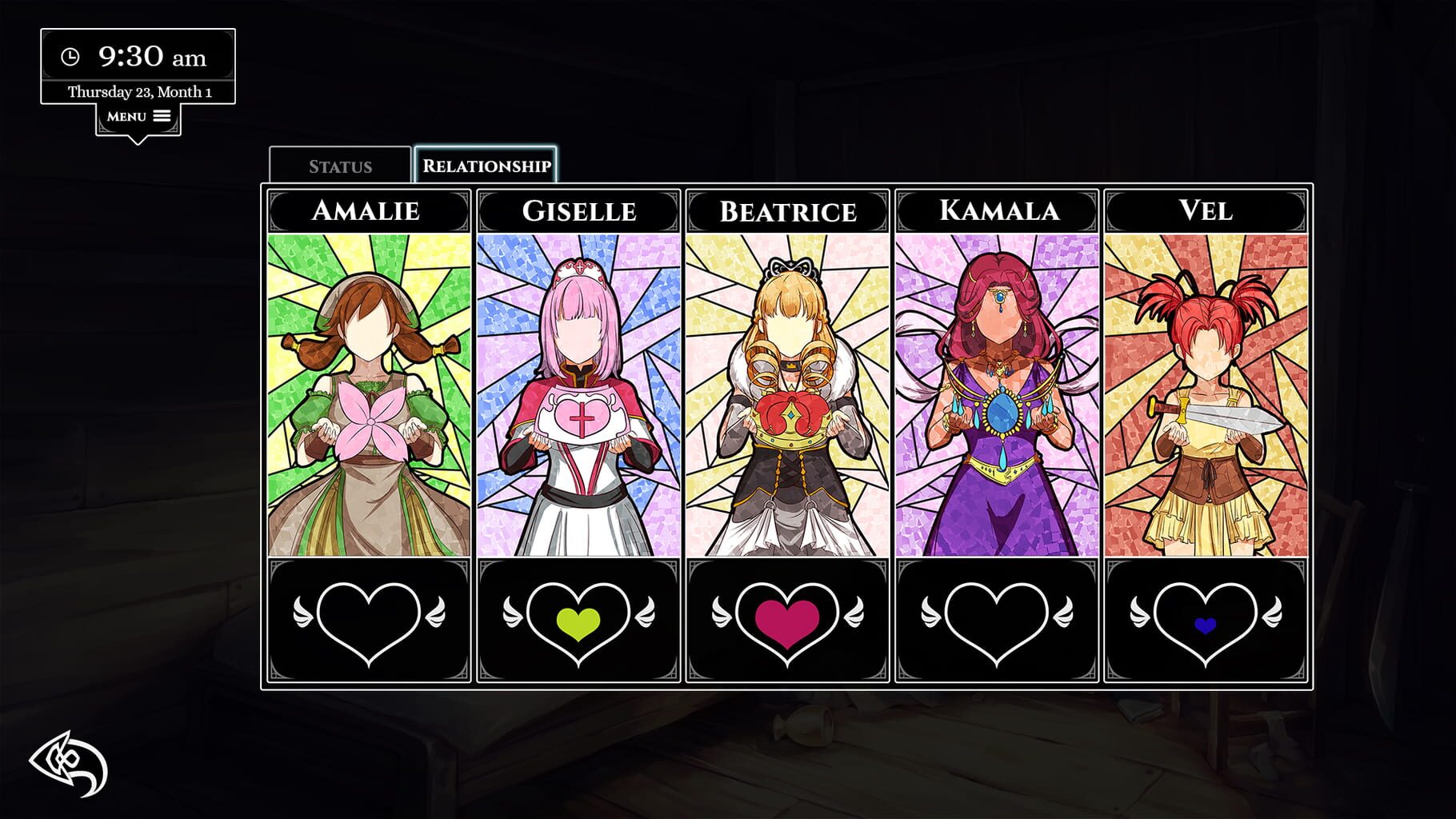Select the Relationship tab
Image resolution: width=1456 pixels, height=819 pixels.
click(x=487, y=166)
